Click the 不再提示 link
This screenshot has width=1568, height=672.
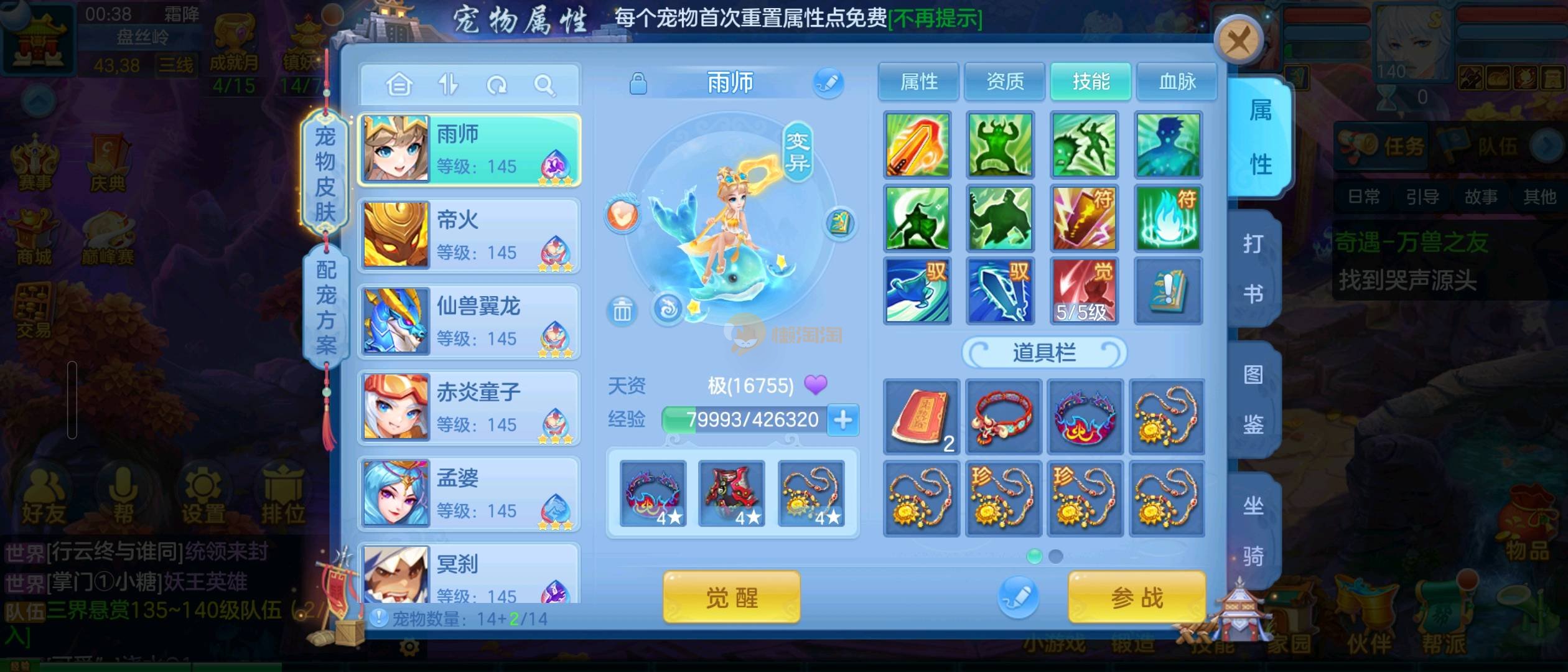[935, 19]
